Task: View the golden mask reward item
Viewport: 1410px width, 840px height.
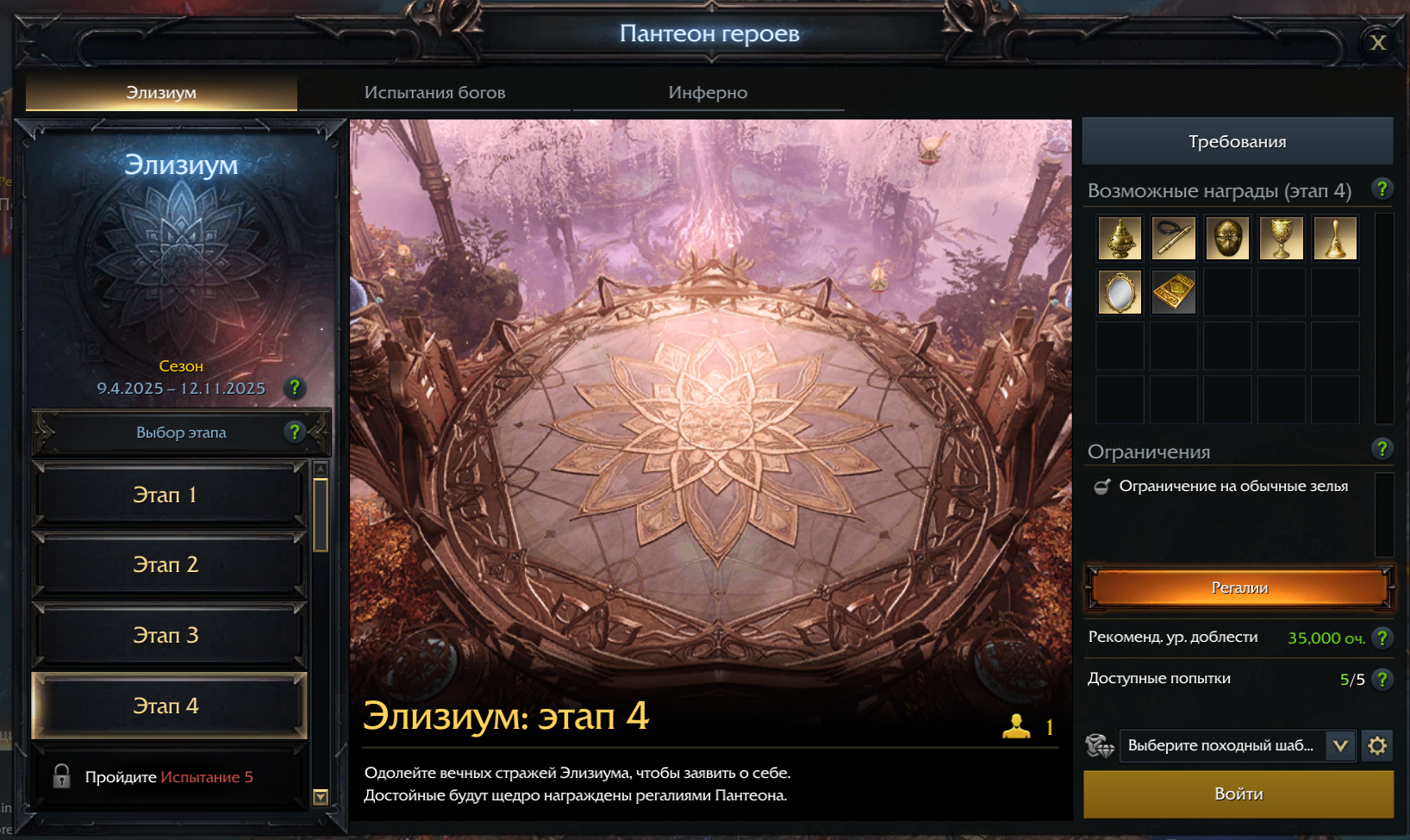Action: (x=1227, y=239)
